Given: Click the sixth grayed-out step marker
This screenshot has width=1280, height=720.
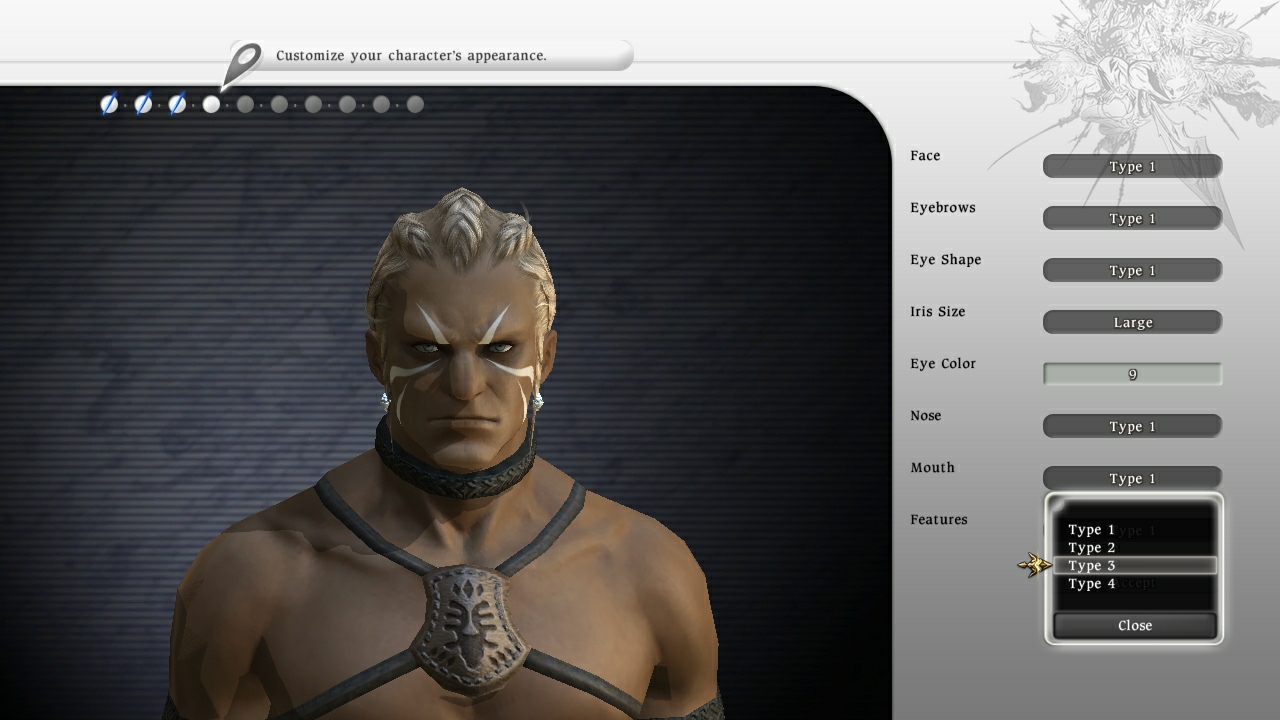Looking at the screenshot, I should coord(279,104).
